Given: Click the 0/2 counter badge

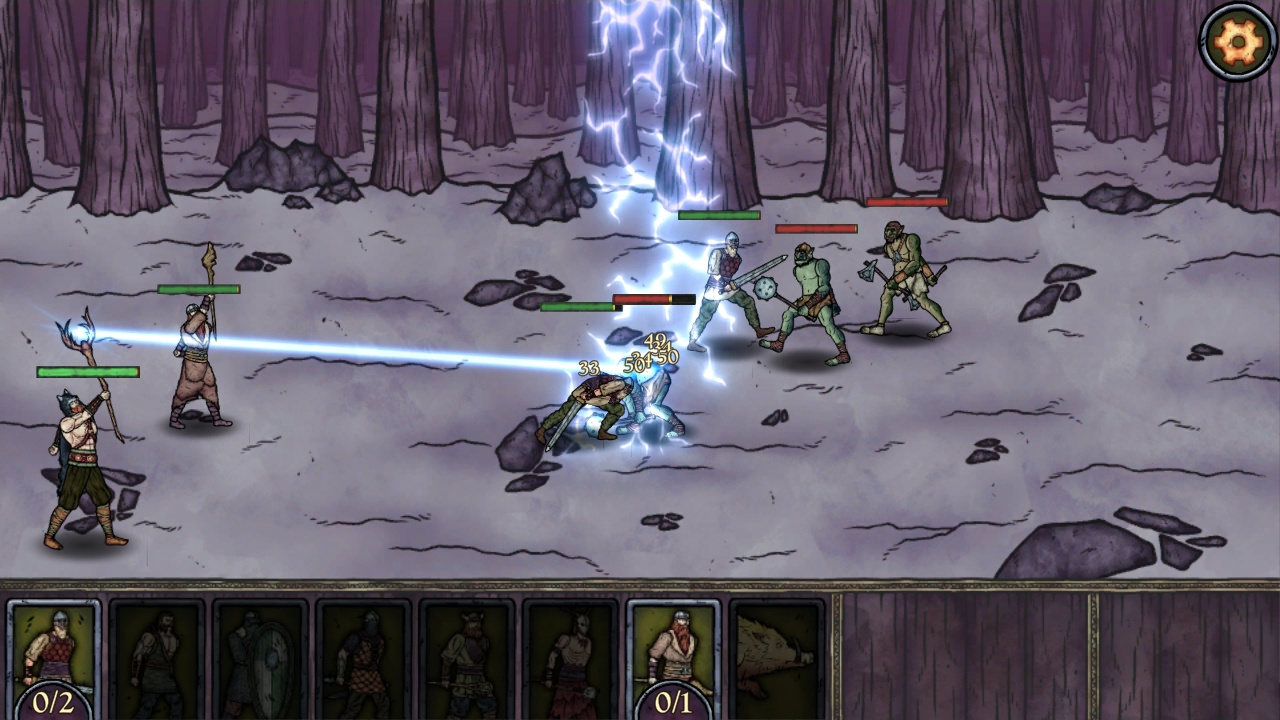Looking at the screenshot, I should (52, 702).
